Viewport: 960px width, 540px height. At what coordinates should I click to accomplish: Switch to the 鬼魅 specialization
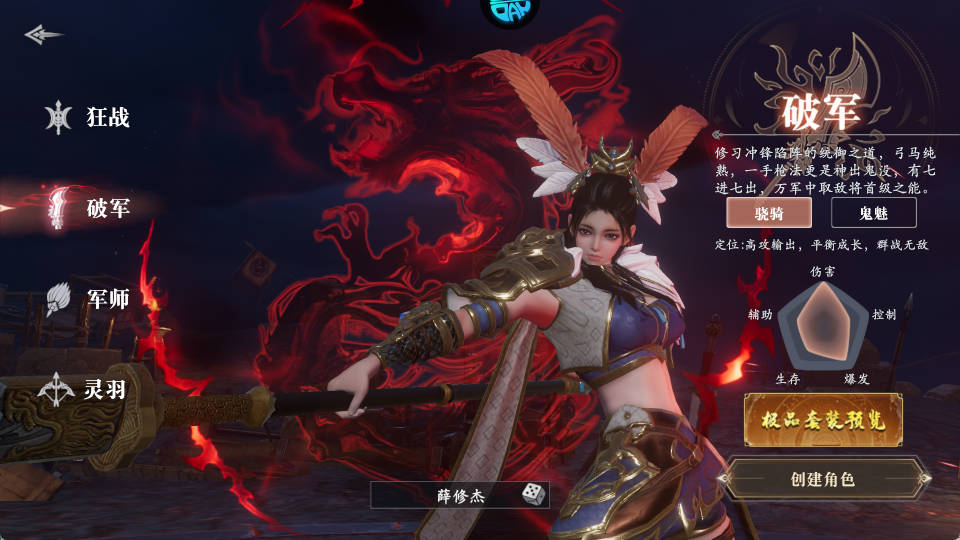pos(873,212)
